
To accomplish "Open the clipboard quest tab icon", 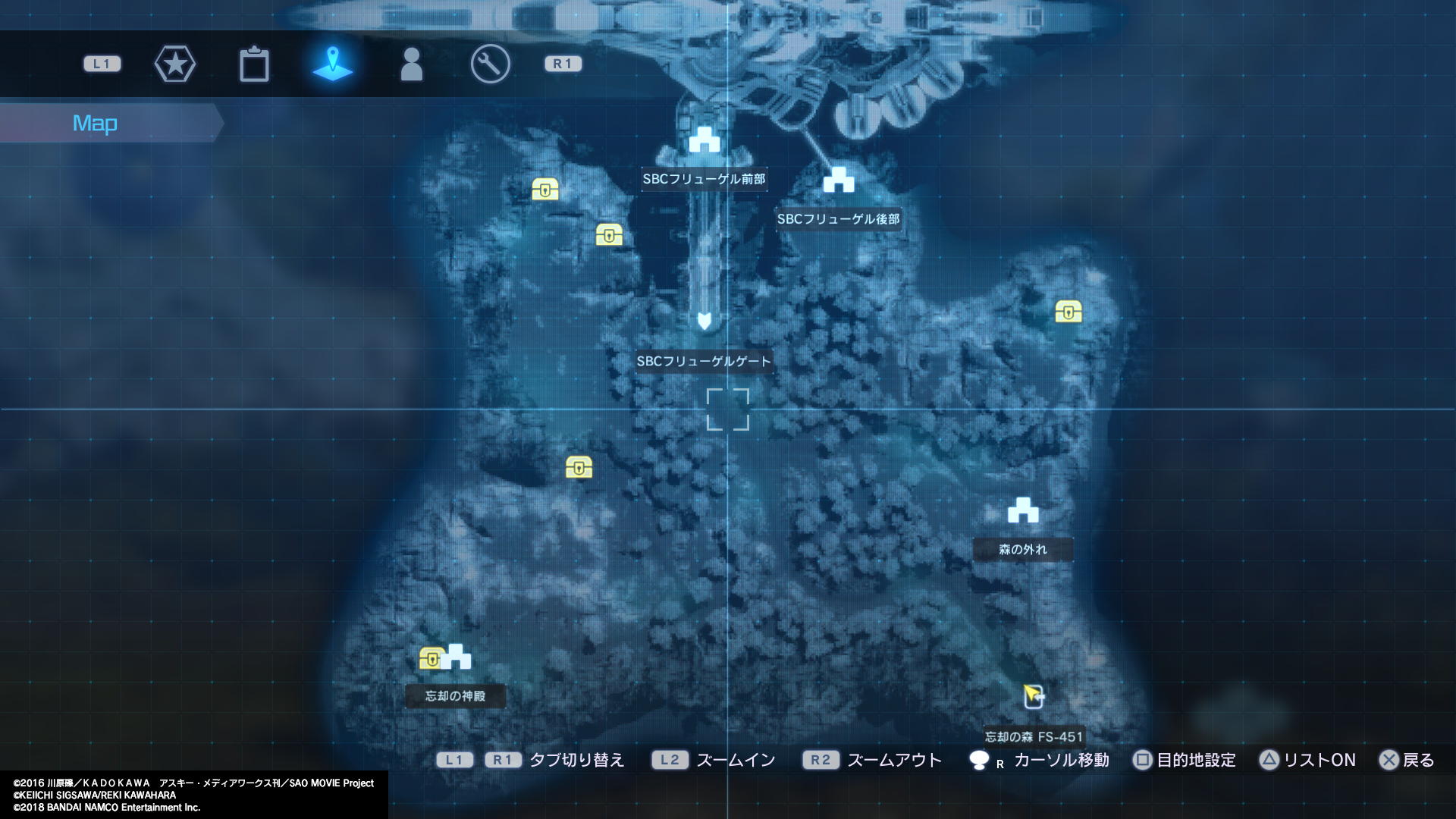I will [x=255, y=64].
